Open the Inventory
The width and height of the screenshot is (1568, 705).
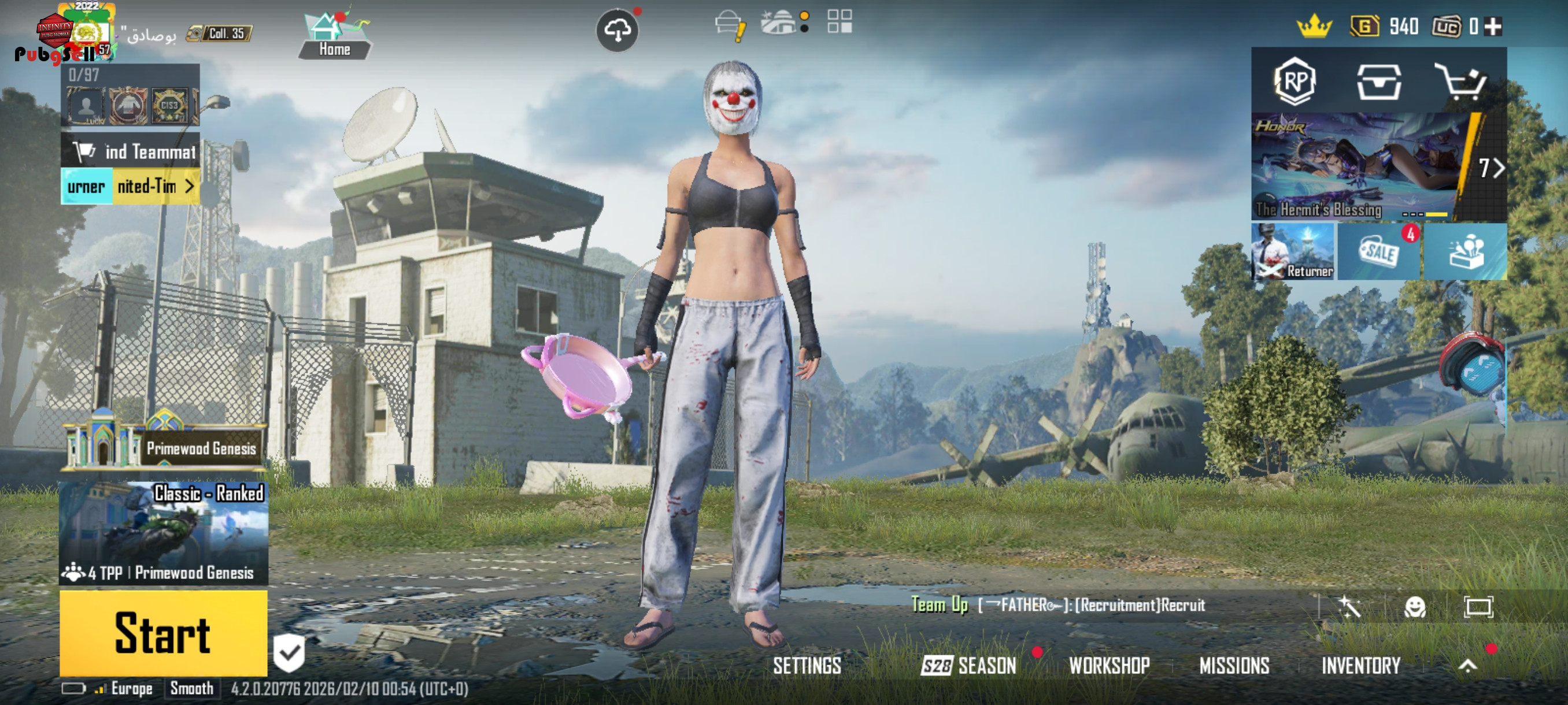coord(1361,666)
